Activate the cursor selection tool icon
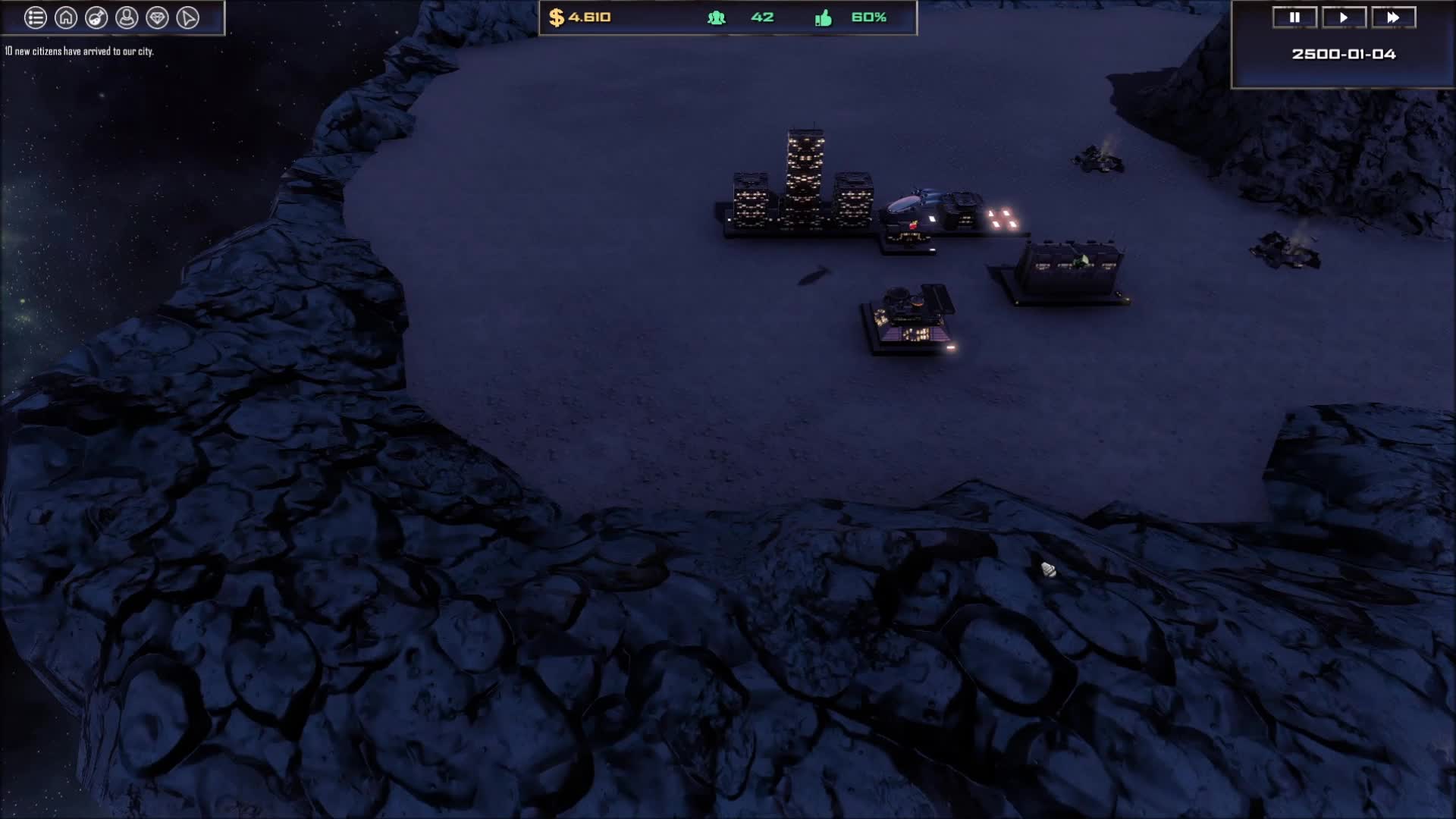1456x819 pixels. 190,17
